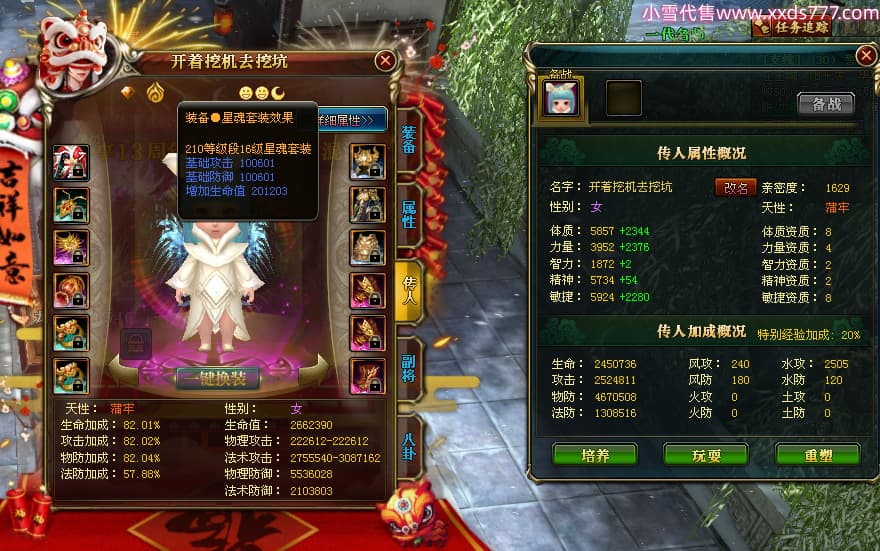
Task: Click the 改名 rename button
Action: (x=735, y=187)
